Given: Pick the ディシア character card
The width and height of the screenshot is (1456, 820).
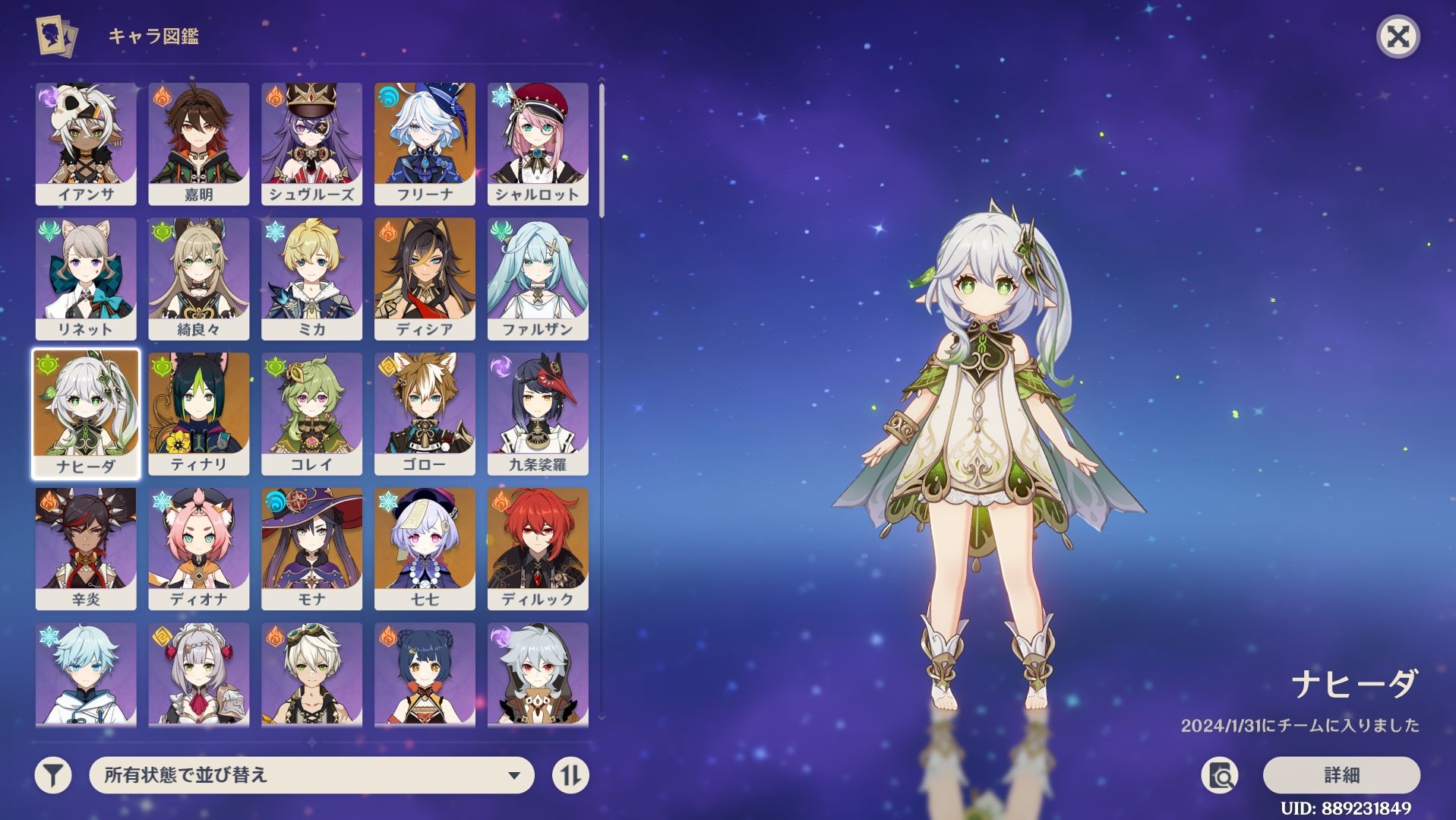Looking at the screenshot, I should tap(425, 278).
